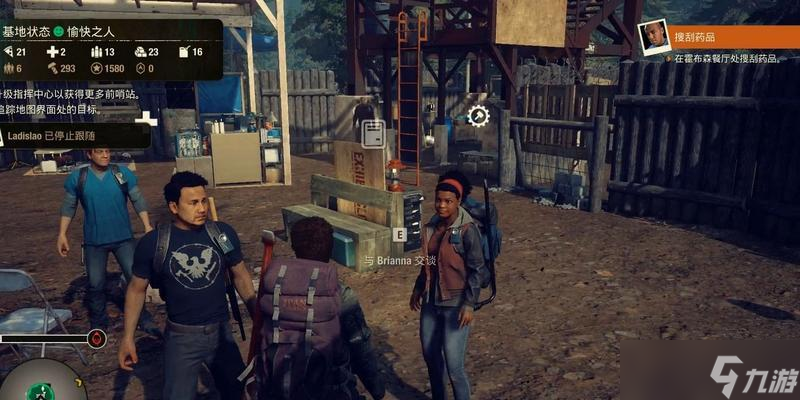Select the gear workshop facility marker
800x400 pixels.
tap(478, 115)
